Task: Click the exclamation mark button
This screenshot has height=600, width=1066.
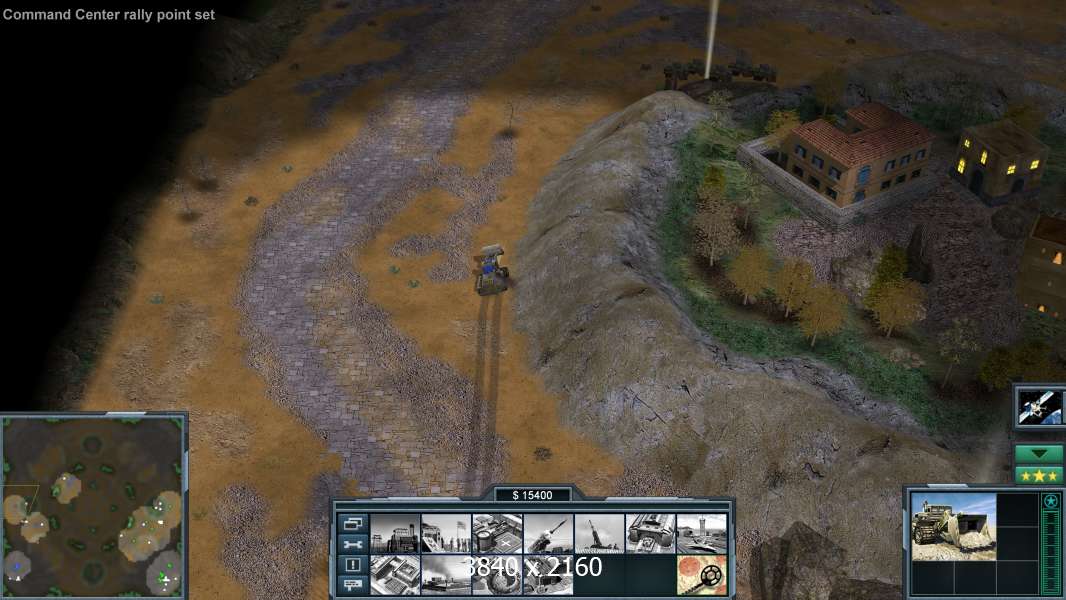Action: [x=352, y=565]
